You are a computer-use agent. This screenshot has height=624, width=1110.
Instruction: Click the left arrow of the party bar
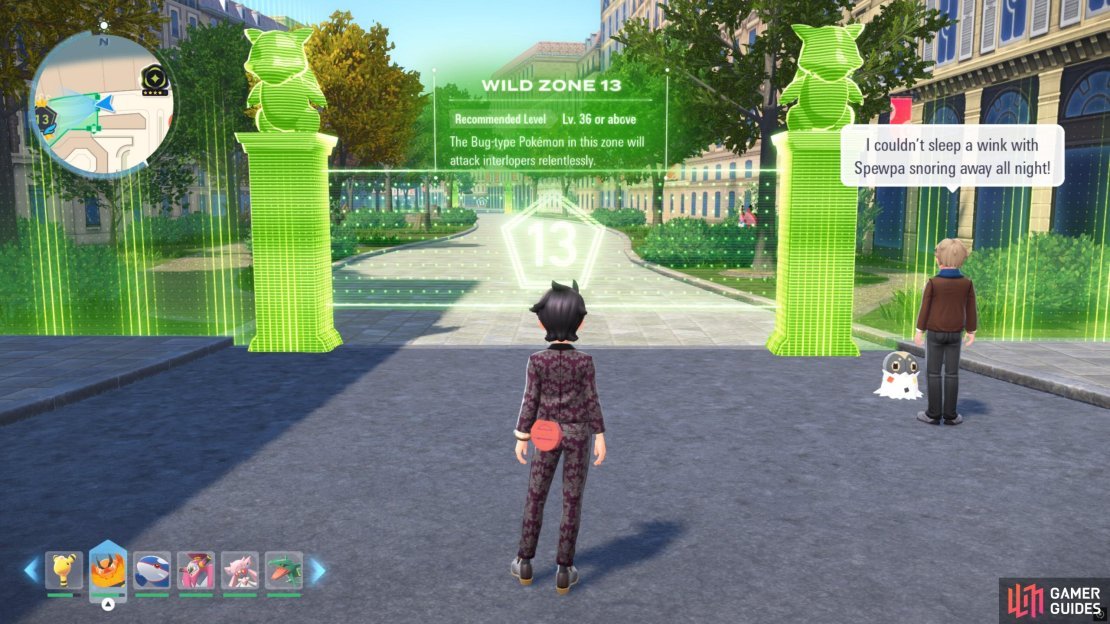[31, 571]
